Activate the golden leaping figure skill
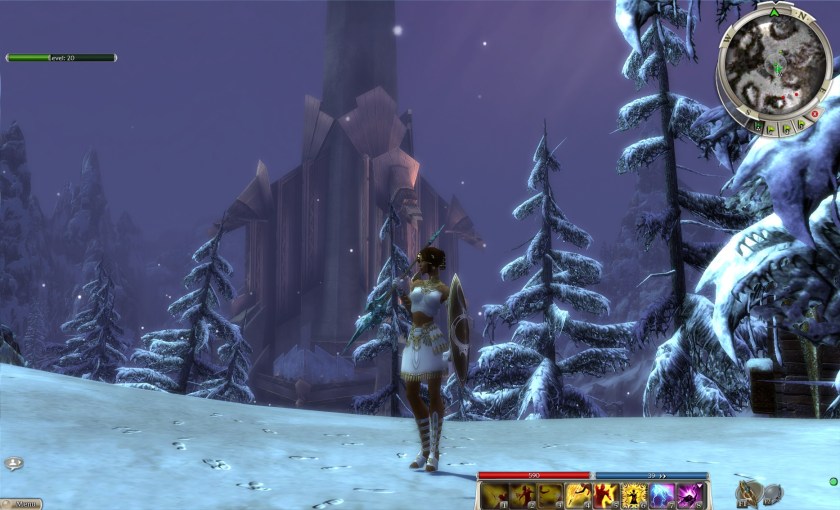 (578, 495)
